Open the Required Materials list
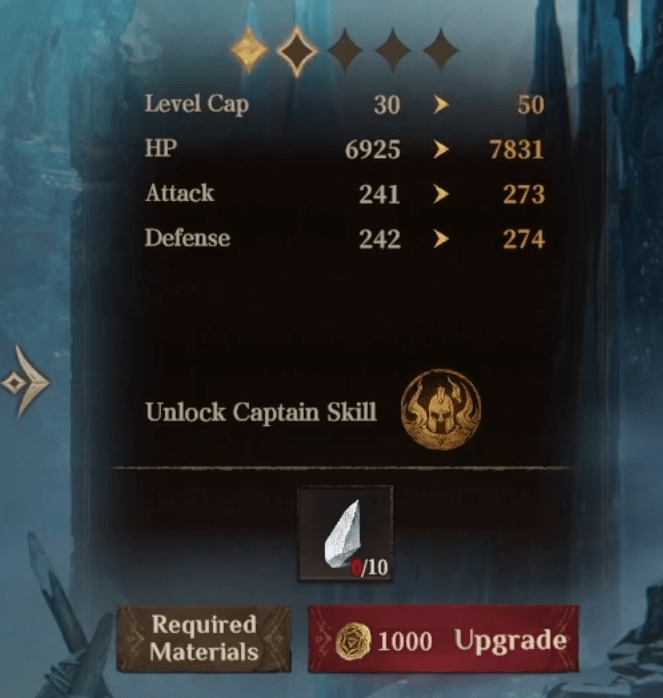 click(204, 639)
